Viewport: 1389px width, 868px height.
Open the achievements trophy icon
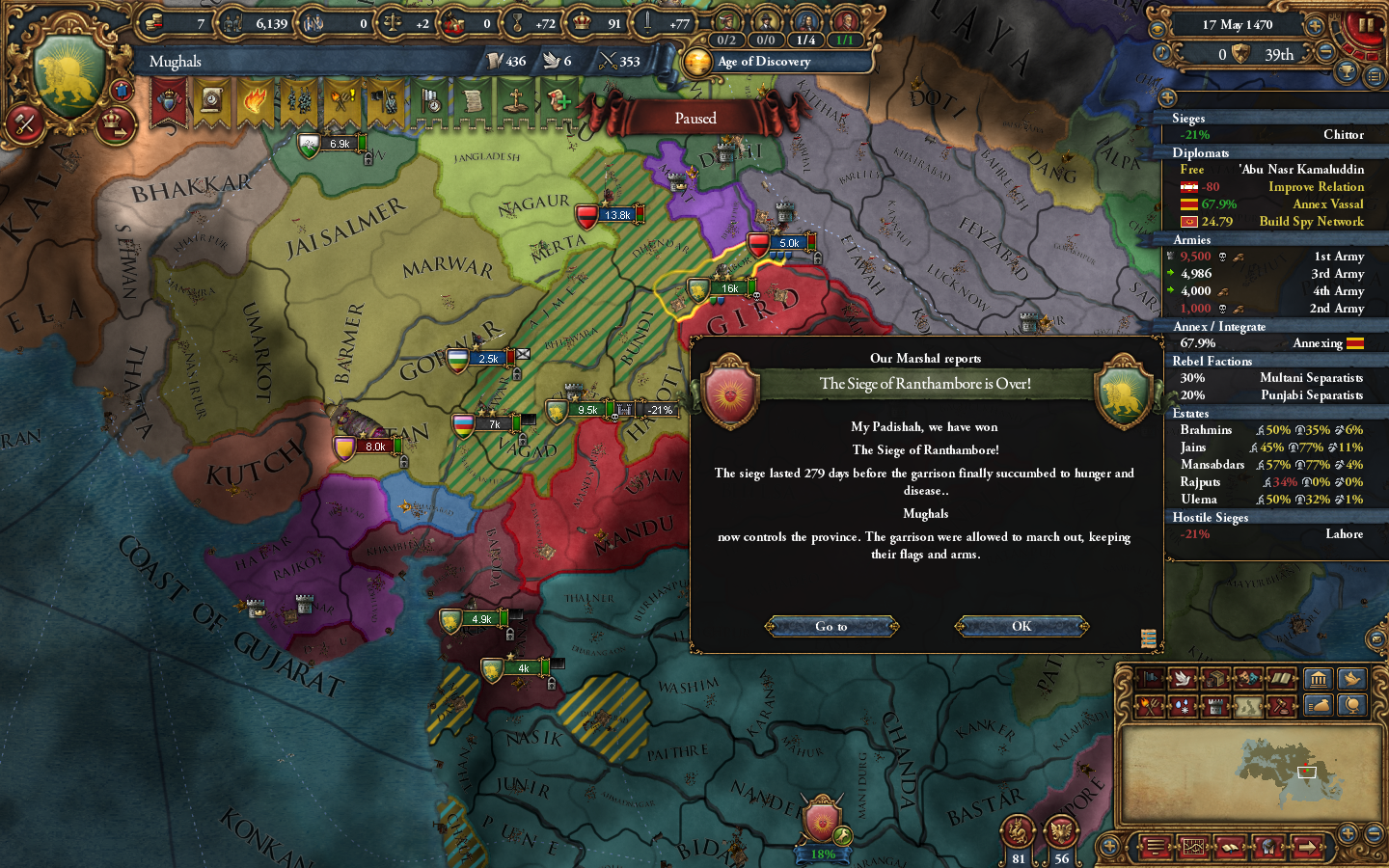coord(1346,72)
